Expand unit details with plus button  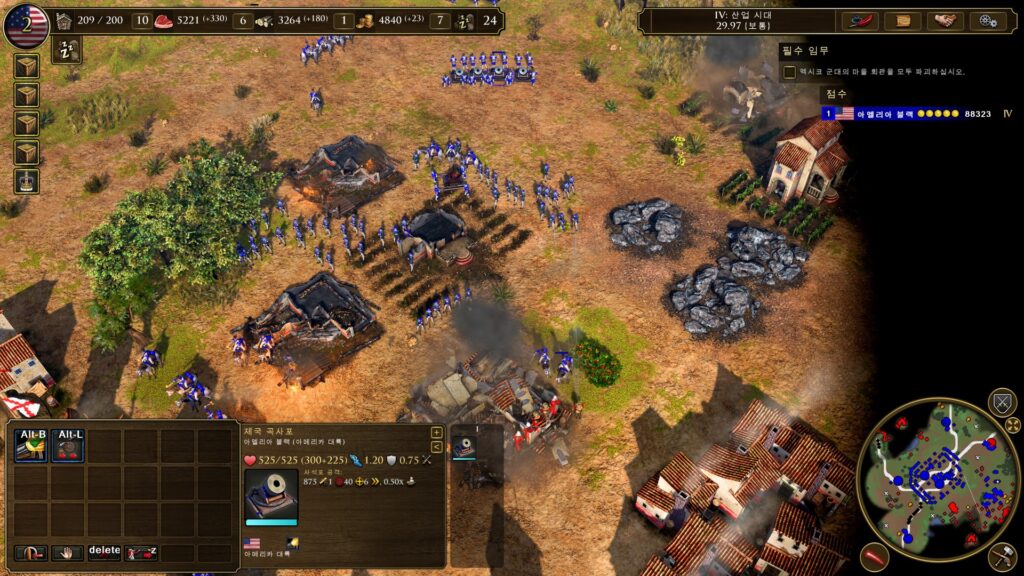(436, 433)
